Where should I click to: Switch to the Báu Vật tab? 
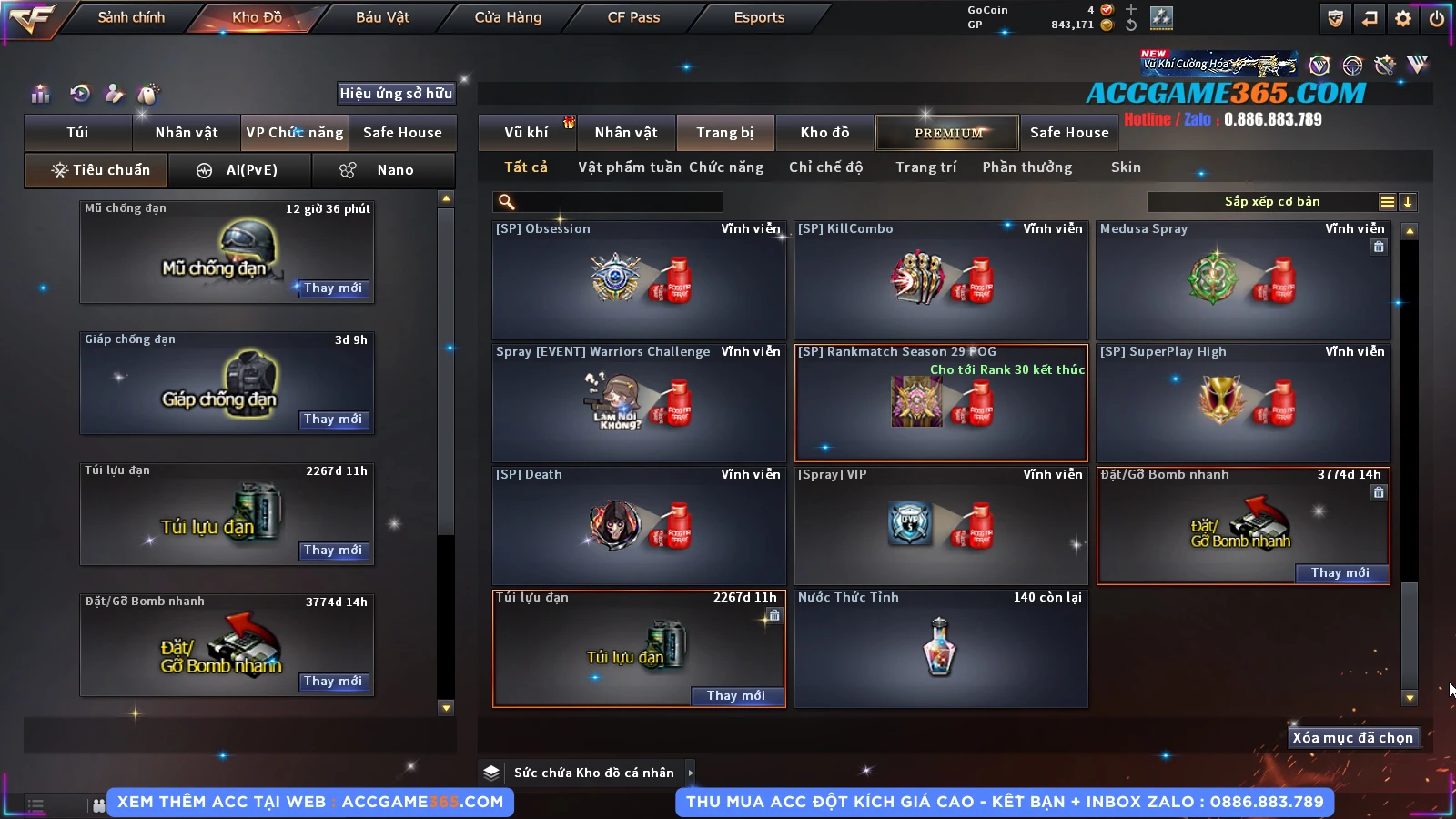[382, 17]
